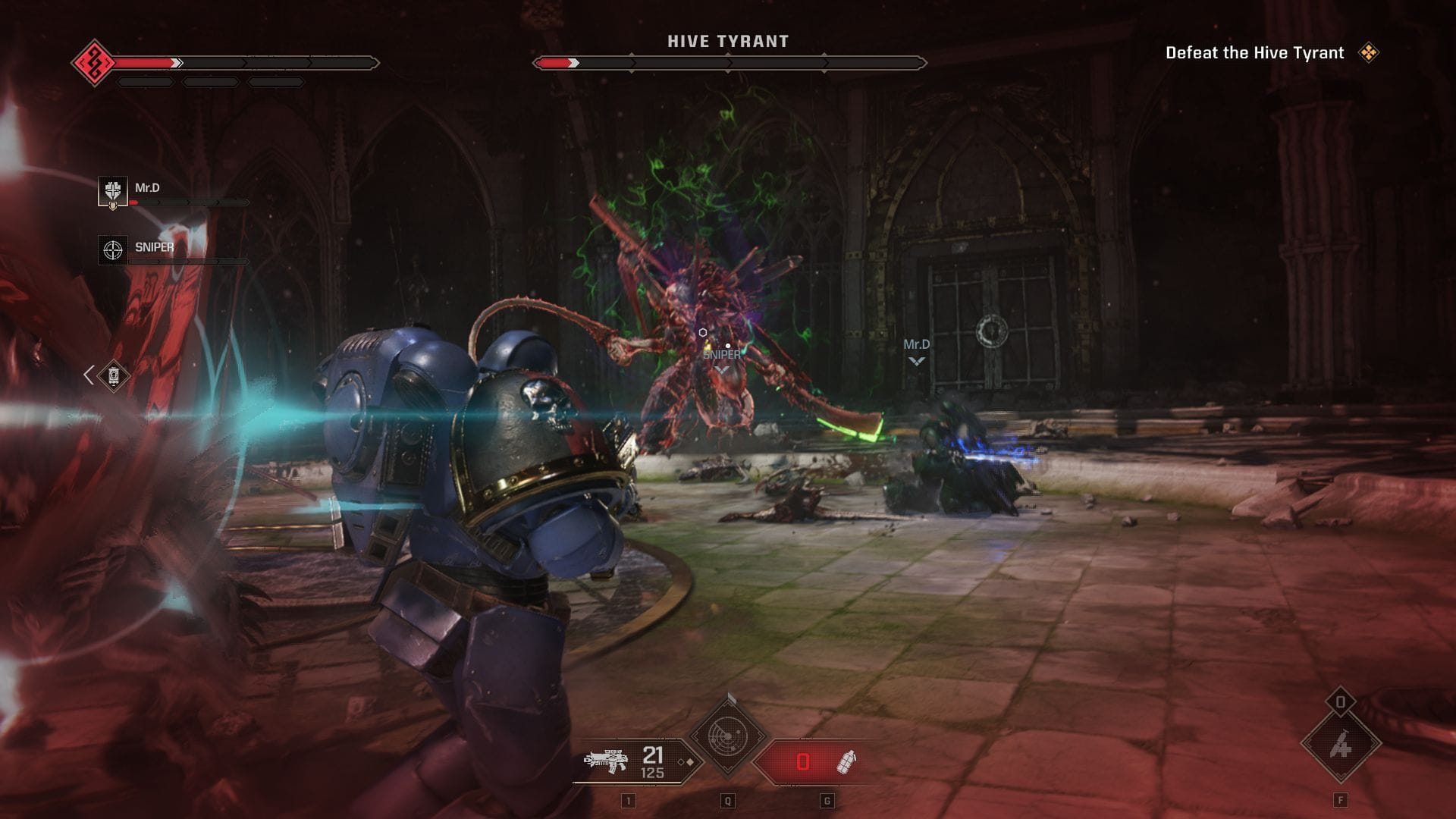
Task: Click Mr.D's shield-cross class emblem
Action: point(112,189)
